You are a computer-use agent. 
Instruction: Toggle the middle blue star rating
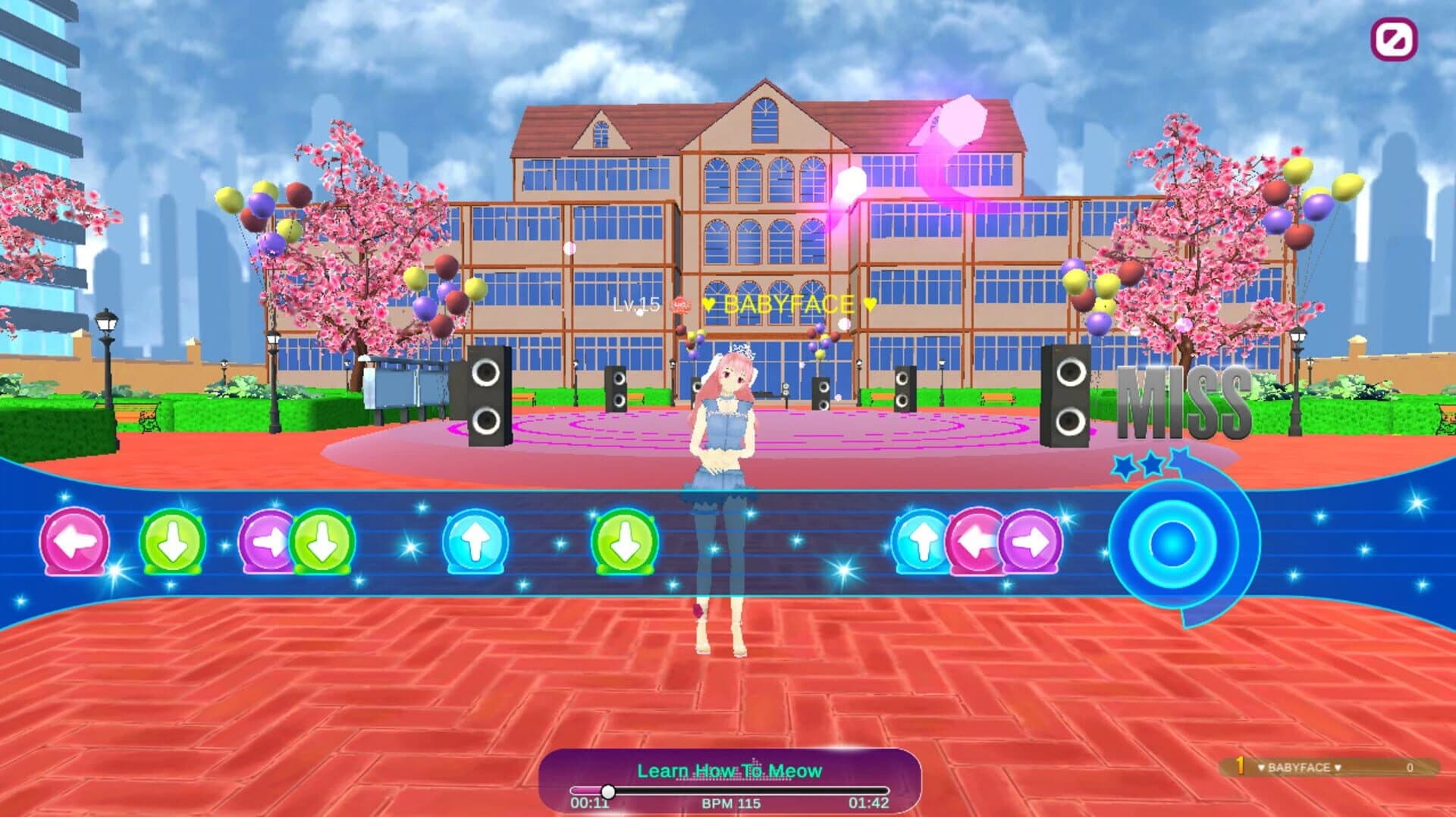[1151, 464]
